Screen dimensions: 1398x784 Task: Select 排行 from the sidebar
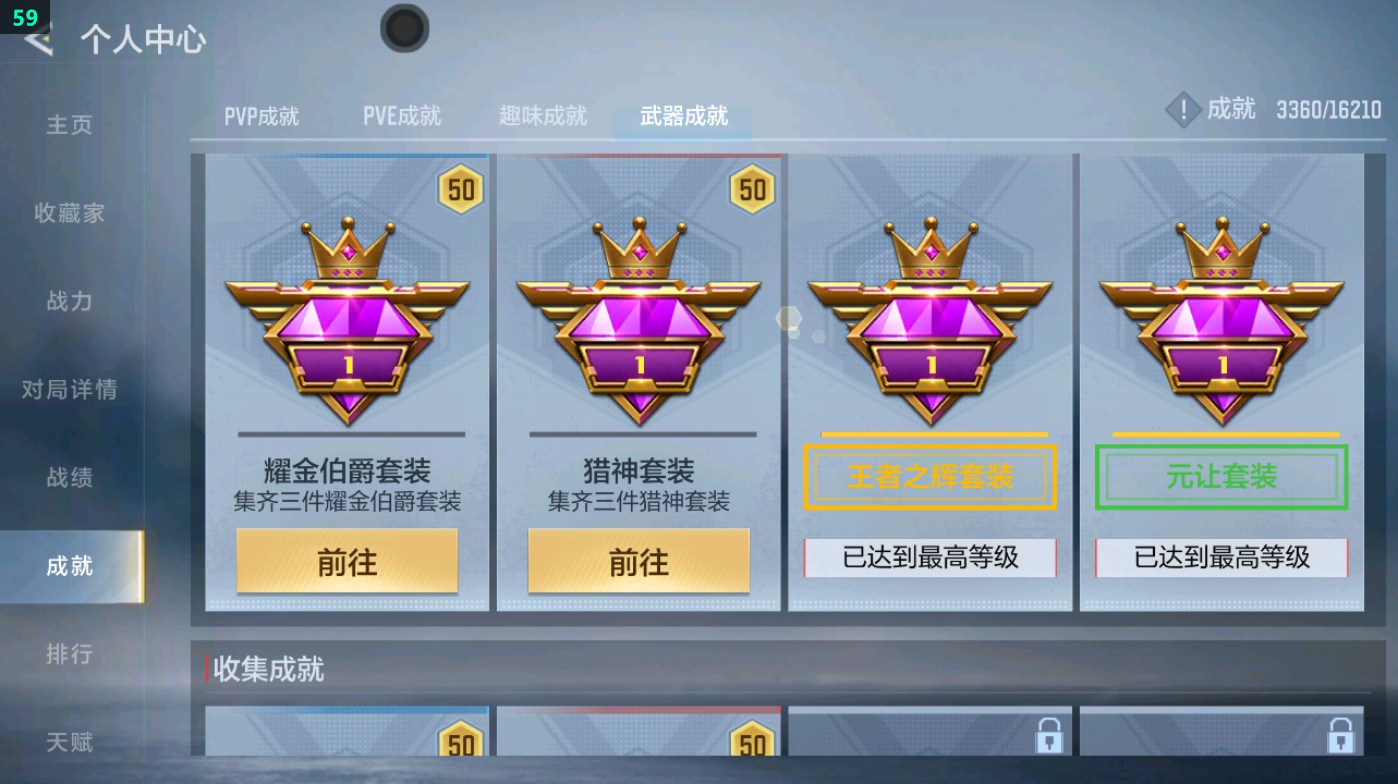[69, 655]
